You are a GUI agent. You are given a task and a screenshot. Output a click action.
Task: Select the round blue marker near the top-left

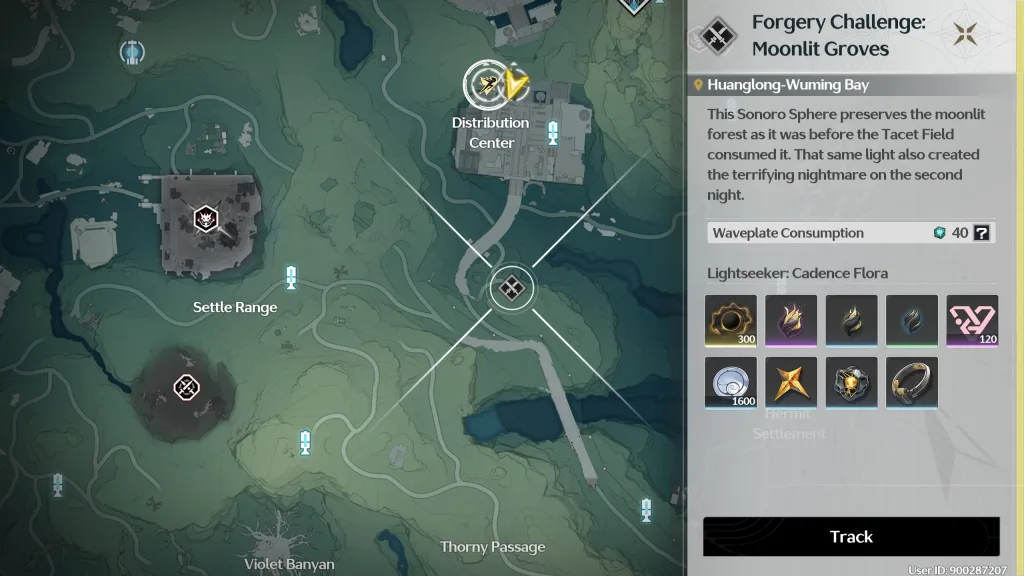tap(131, 51)
